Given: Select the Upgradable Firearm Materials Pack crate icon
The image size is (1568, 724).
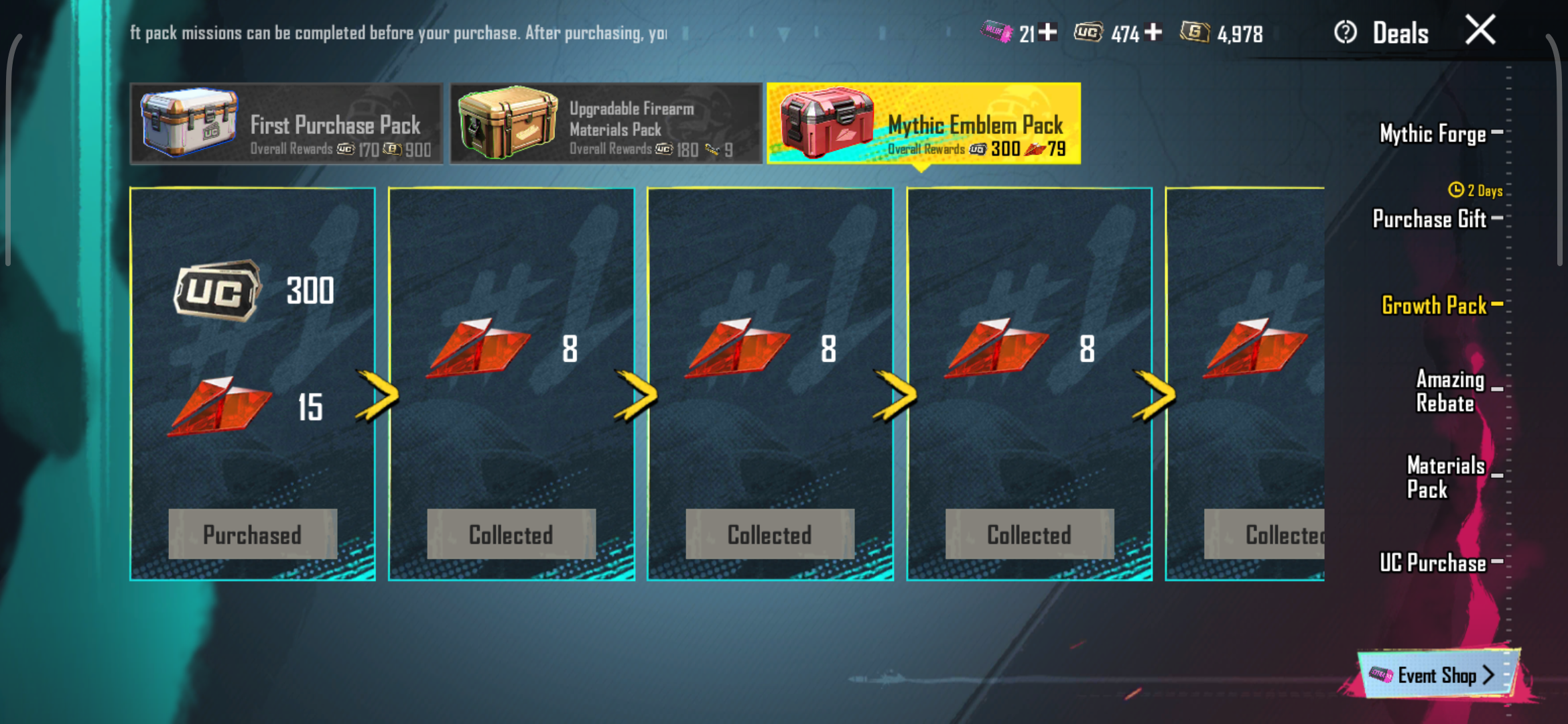Looking at the screenshot, I should (509, 124).
